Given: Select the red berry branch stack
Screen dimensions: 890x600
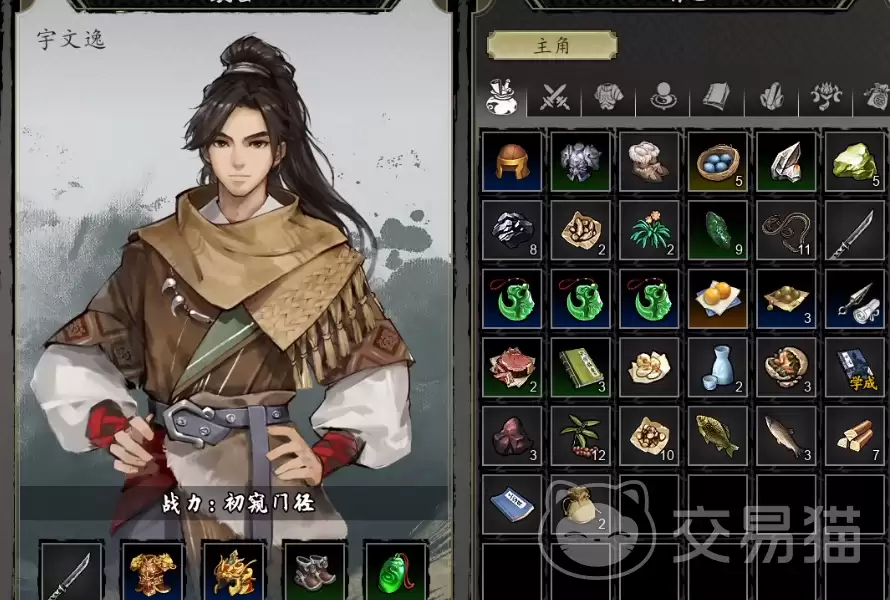Looking at the screenshot, I should click(581, 436).
